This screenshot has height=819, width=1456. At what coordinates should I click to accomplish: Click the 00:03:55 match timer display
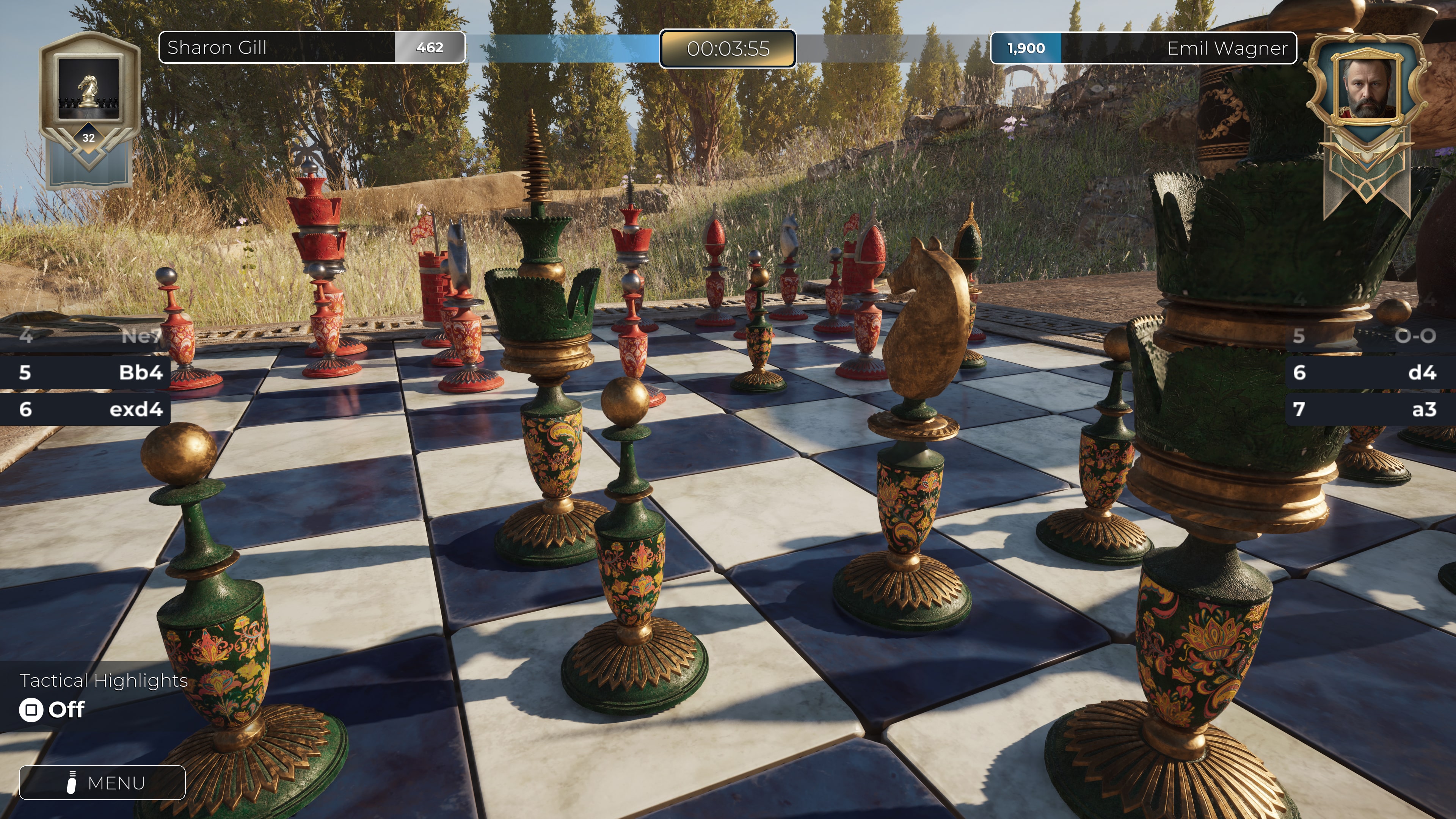coord(728,50)
